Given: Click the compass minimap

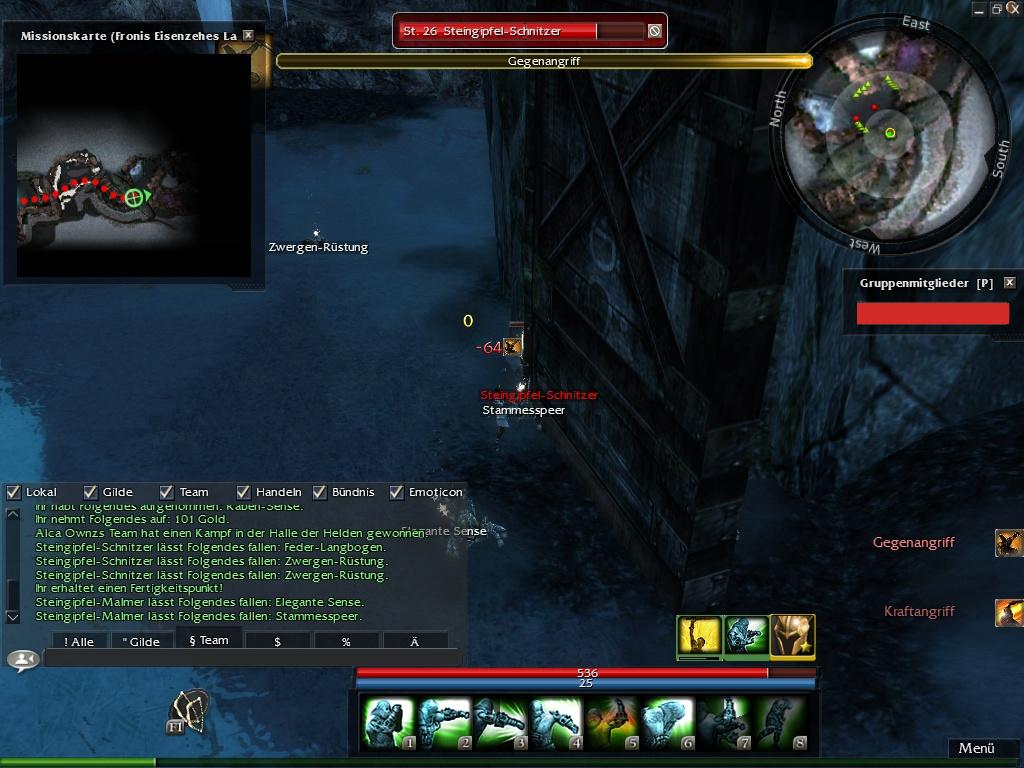Looking at the screenshot, I should coord(888,133).
